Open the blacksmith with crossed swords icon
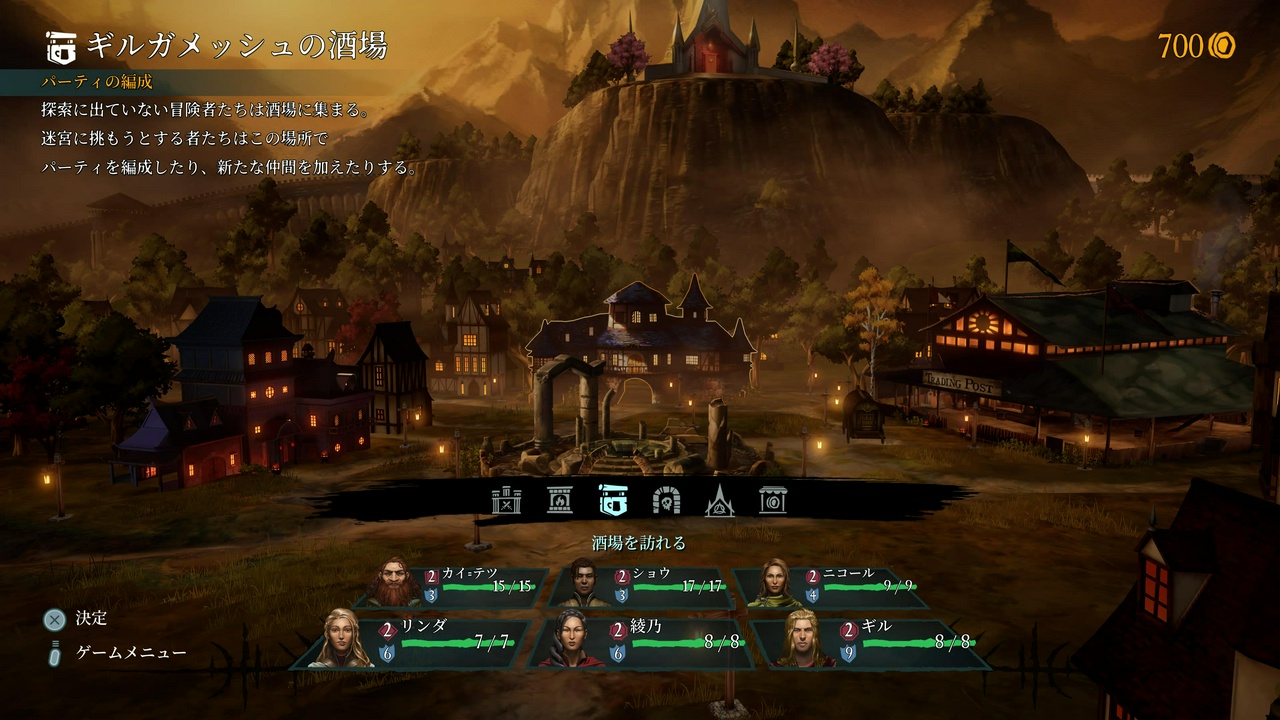Viewport: 1280px width, 720px height. point(505,500)
